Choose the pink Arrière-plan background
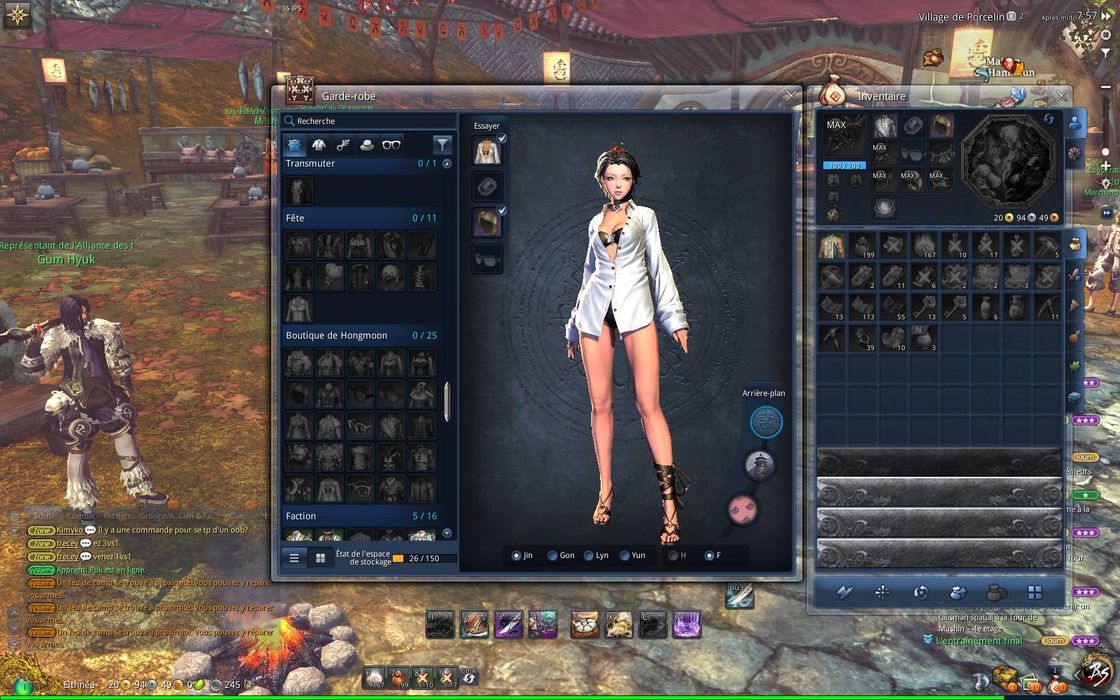This screenshot has width=1120, height=700. click(743, 510)
